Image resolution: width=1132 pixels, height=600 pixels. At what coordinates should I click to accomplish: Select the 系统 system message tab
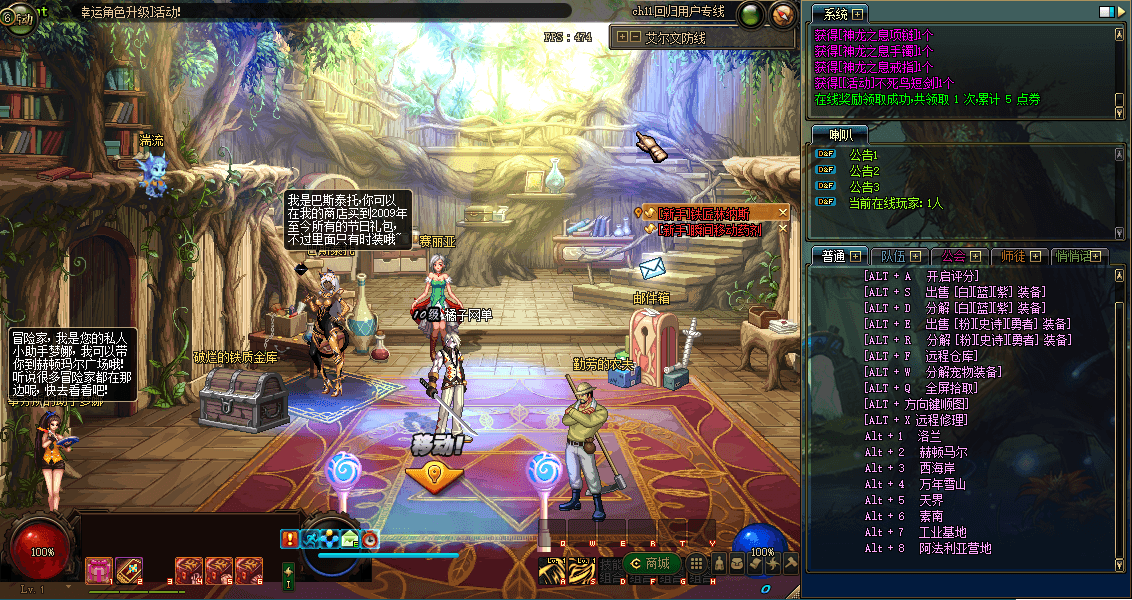[831, 14]
